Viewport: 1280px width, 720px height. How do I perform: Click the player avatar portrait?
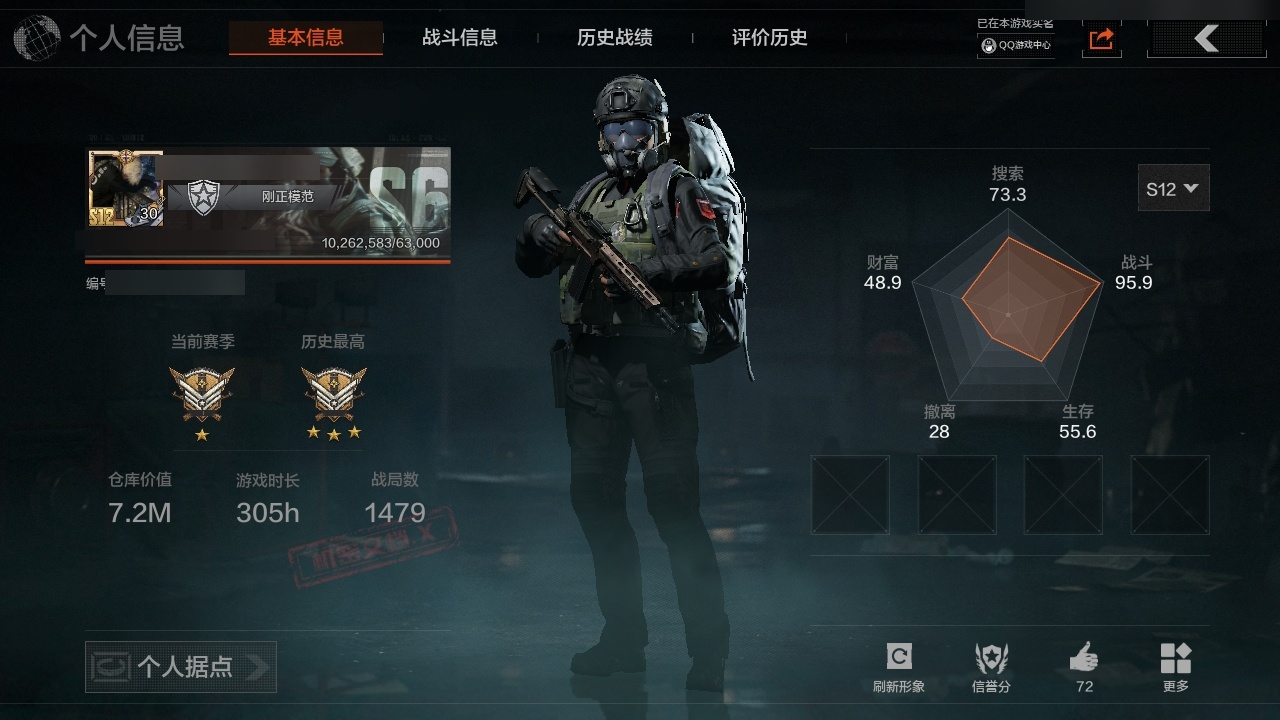(125, 188)
